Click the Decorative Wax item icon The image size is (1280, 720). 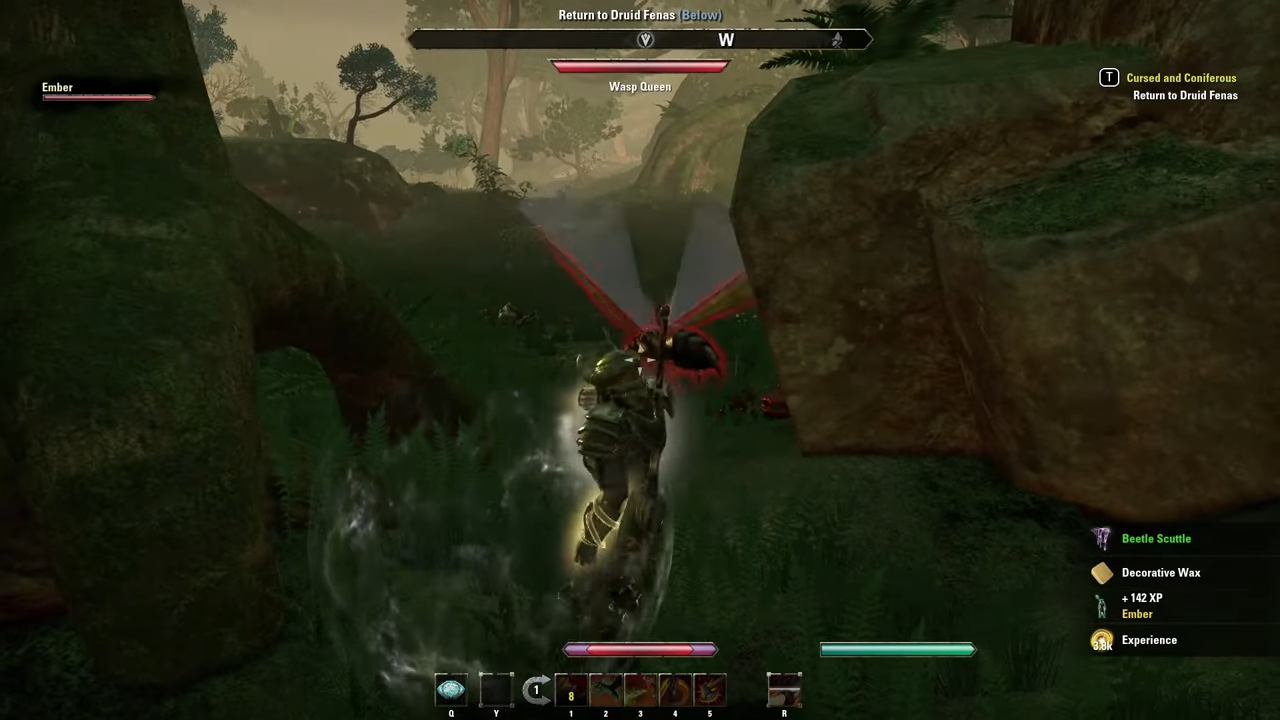1101,572
